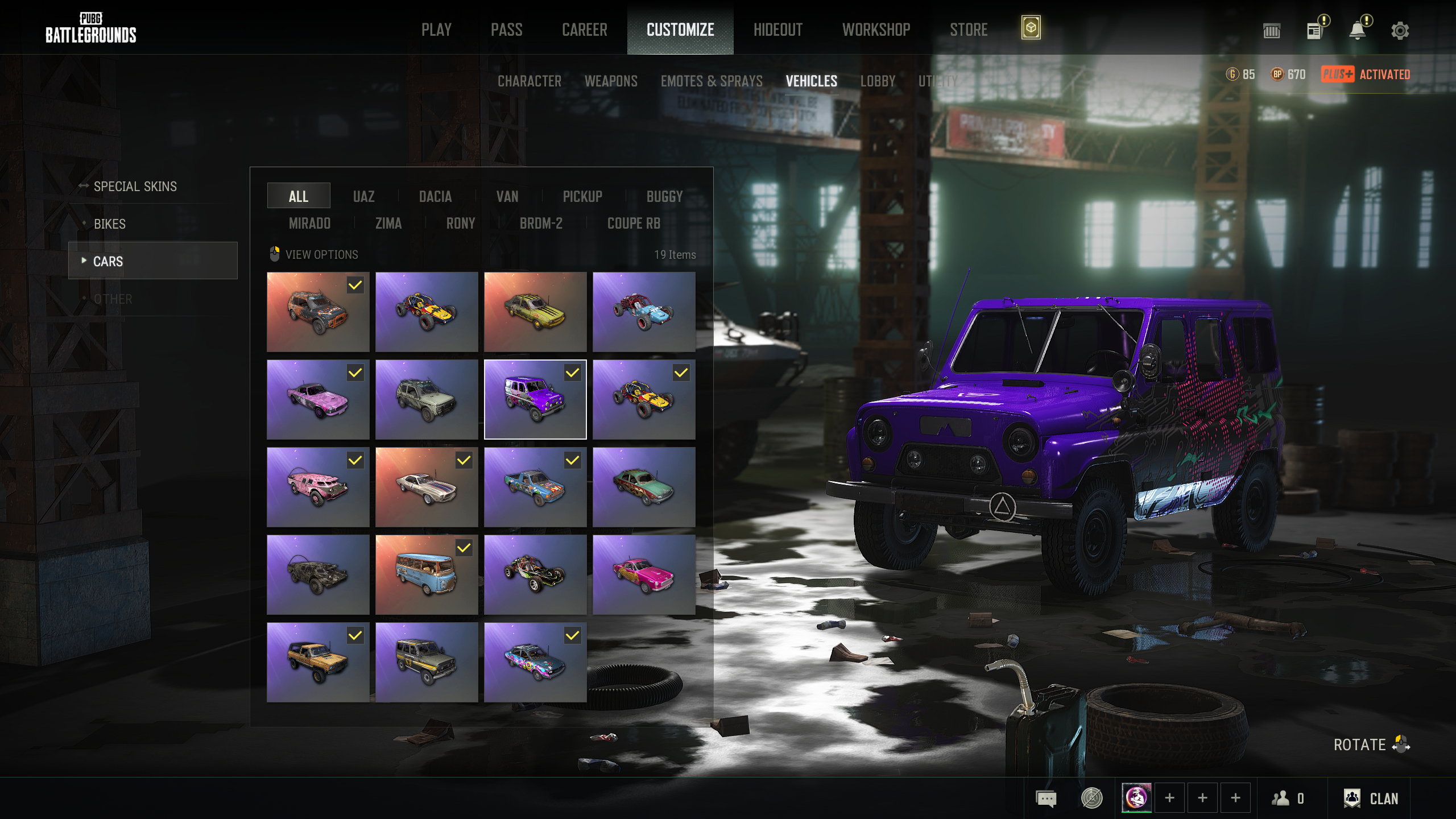
Task: Filter vehicle skins by UAZ
Action: [x=363, y=197]
